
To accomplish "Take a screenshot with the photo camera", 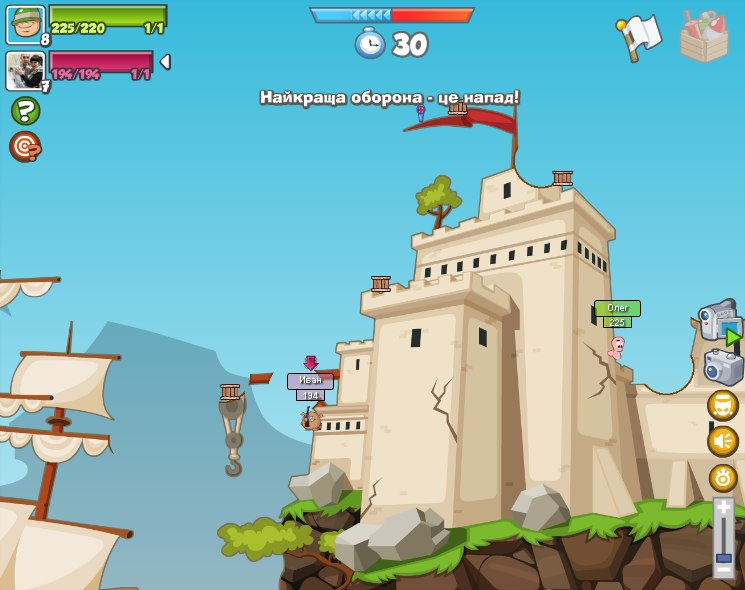I will pyautogui.click(x=723, y=367).
